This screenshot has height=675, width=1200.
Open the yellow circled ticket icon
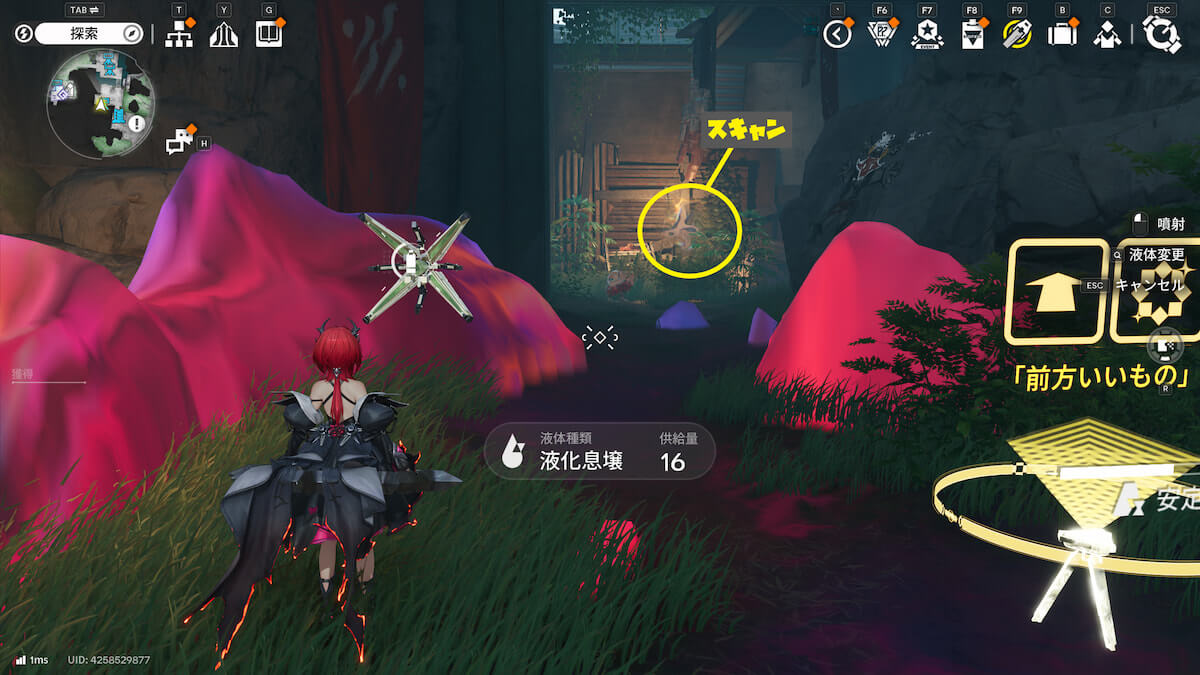click(1017, 35)
